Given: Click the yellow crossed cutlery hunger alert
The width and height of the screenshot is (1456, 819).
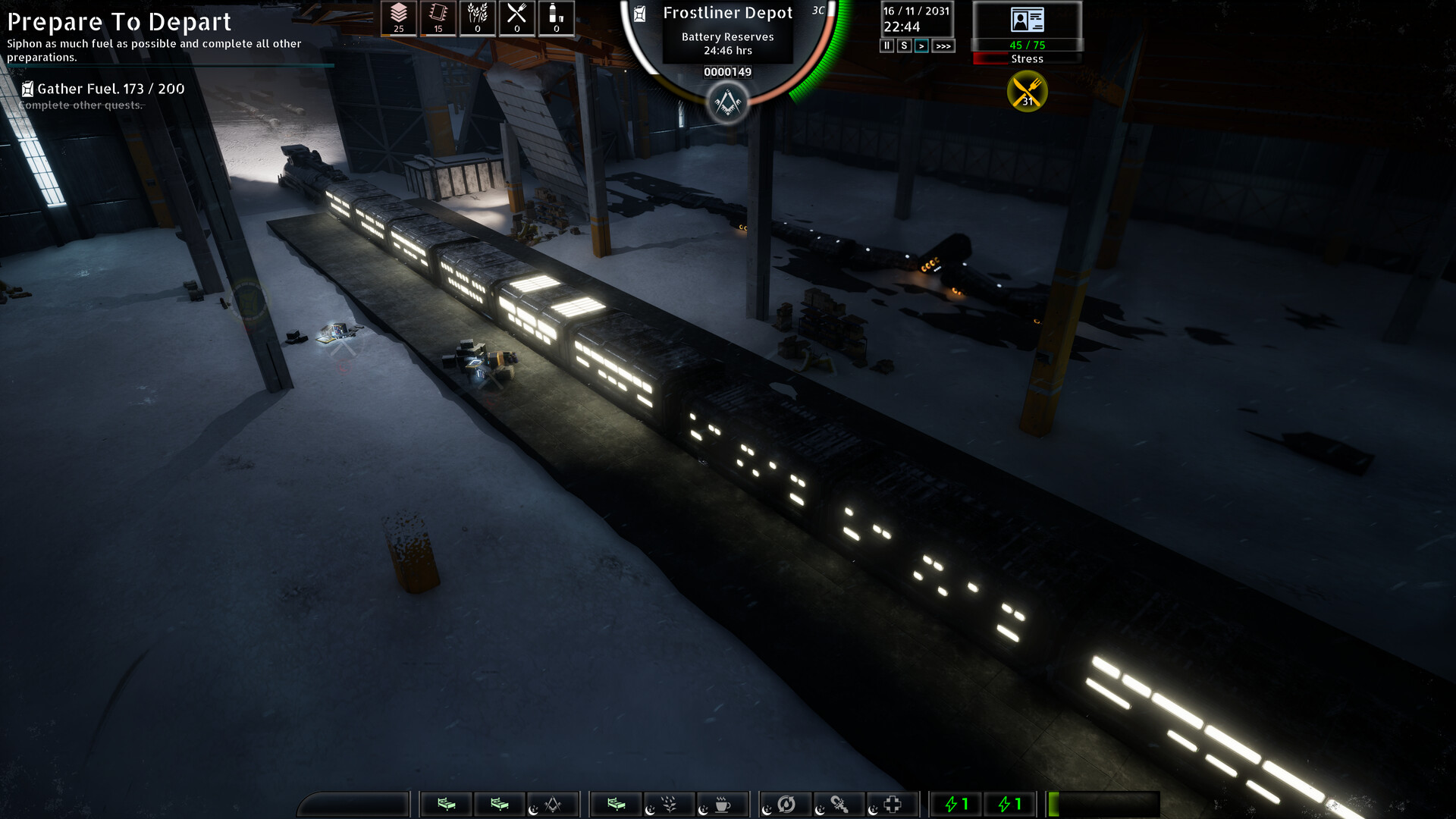Looking at the screenshot, I should pos(1028,92).
